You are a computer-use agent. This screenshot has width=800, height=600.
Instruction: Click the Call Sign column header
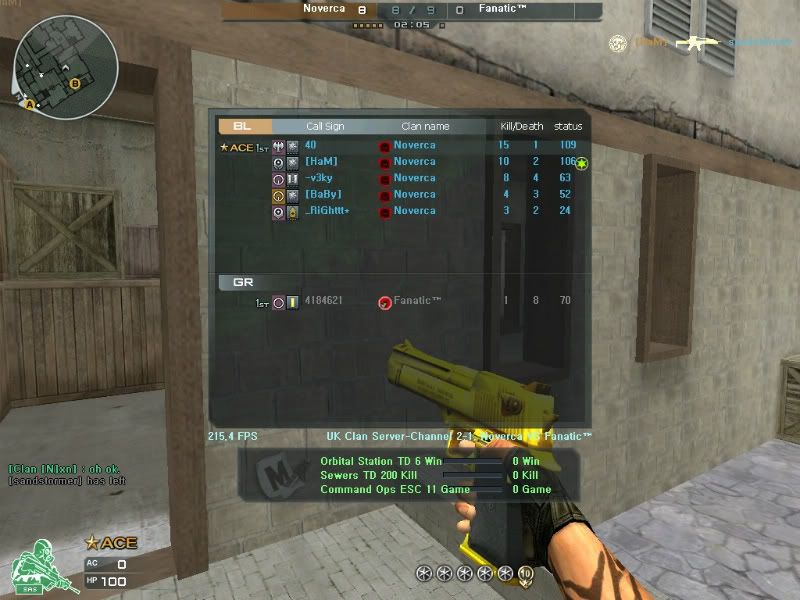[325, 127]
